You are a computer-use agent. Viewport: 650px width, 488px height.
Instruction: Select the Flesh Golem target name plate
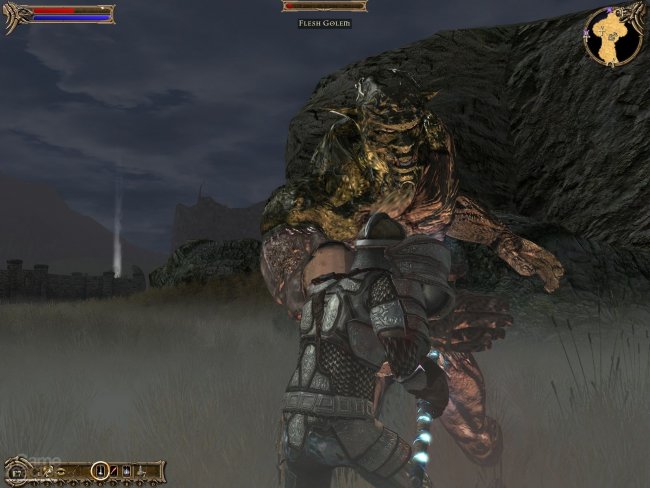pyautogui.click(x=324, y=22)
